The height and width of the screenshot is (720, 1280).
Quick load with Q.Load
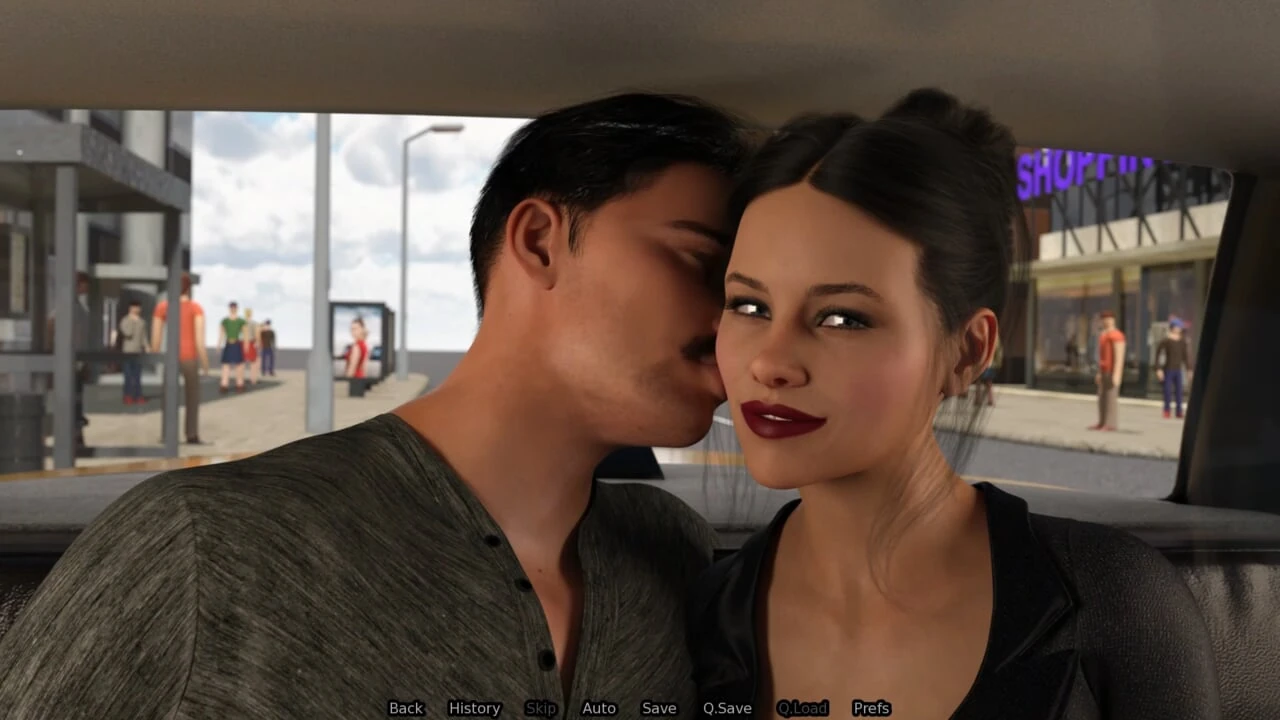(802, 708)
